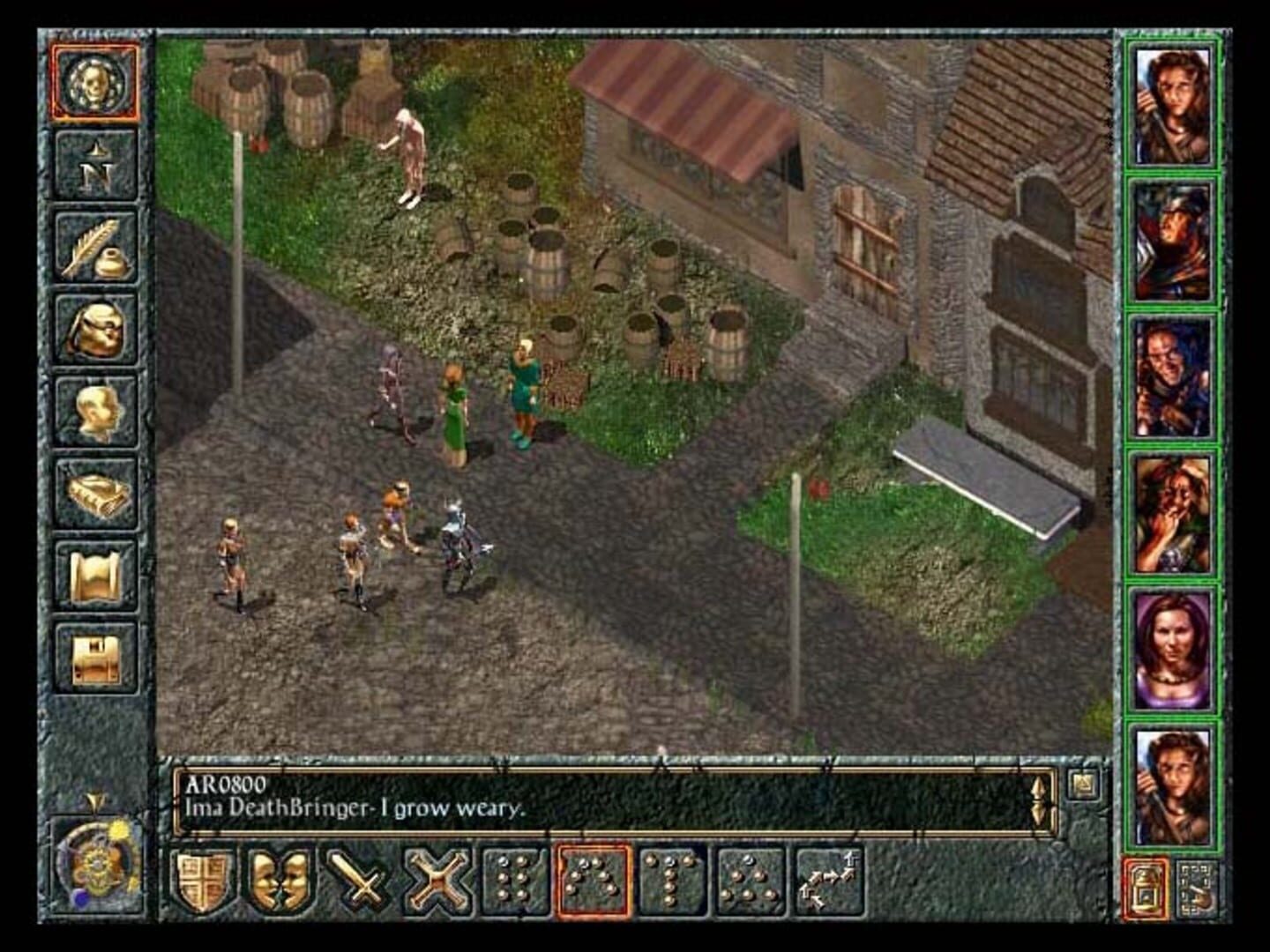Open the world map via compass icon
This screenshot has width=1270, height=952.
coord(97,167)
